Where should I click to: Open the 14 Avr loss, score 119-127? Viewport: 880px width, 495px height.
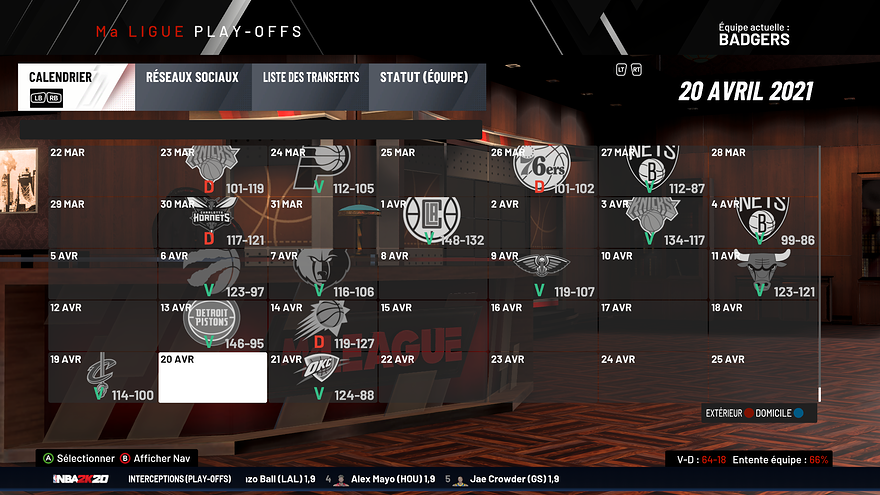pos(322,325)
